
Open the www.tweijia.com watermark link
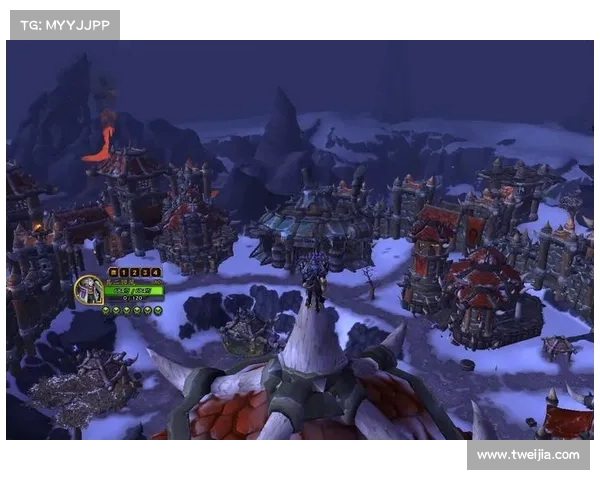click(527, 455)
